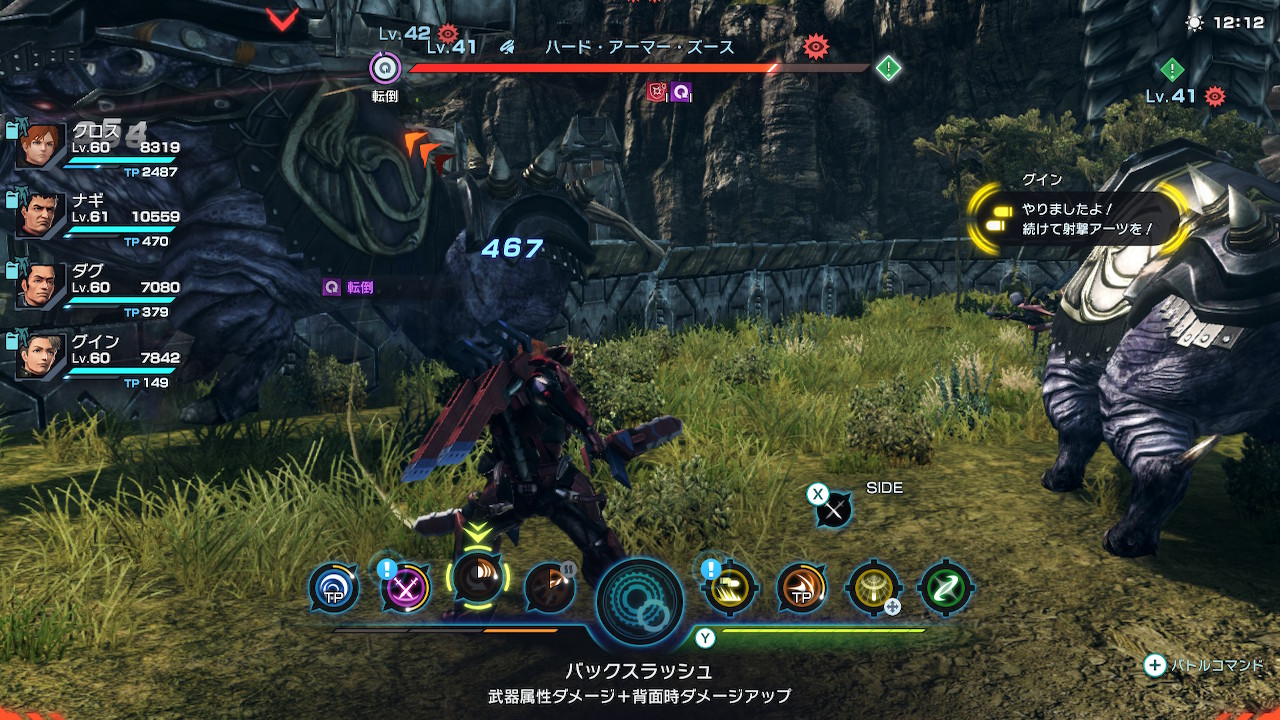Select the crossed-swords SIDE weapon switch icon
The image size is (1280, 720).
click(x=833, y=510)
